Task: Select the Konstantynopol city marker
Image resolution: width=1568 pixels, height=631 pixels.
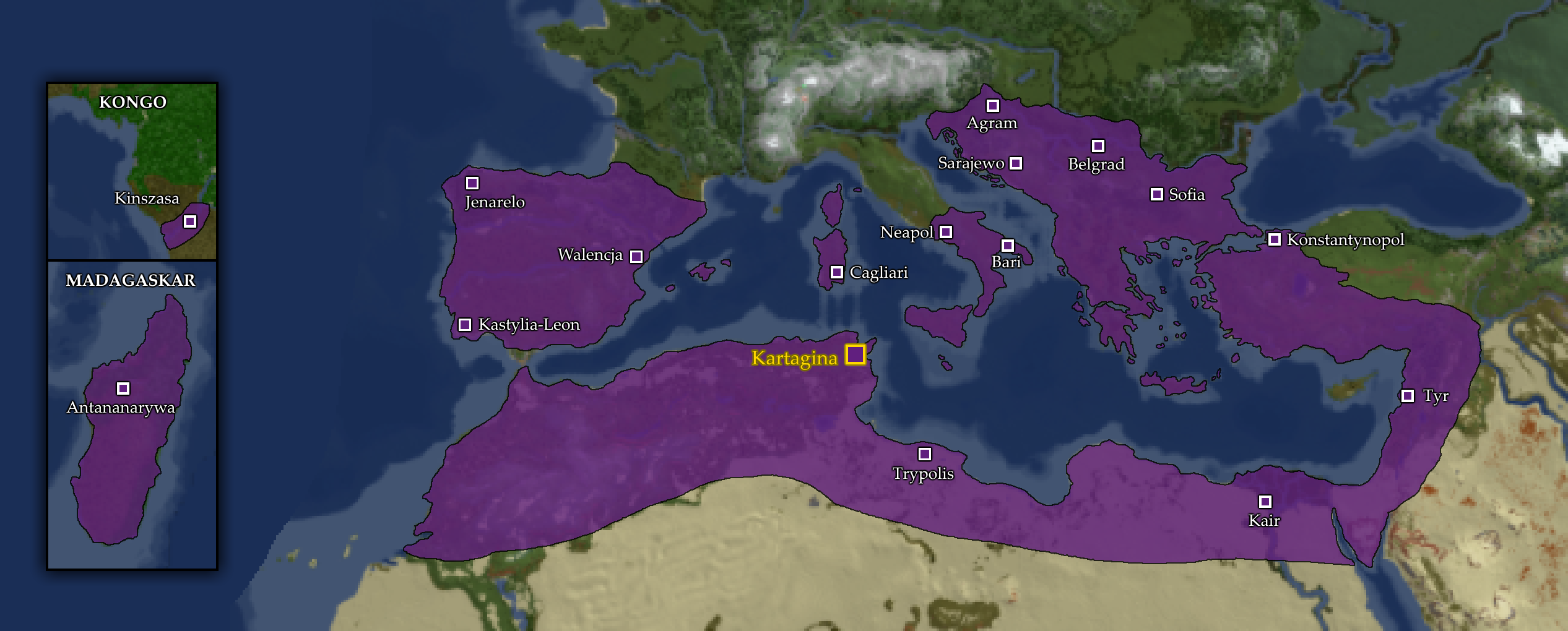Action: click(x=1274, y=239)
